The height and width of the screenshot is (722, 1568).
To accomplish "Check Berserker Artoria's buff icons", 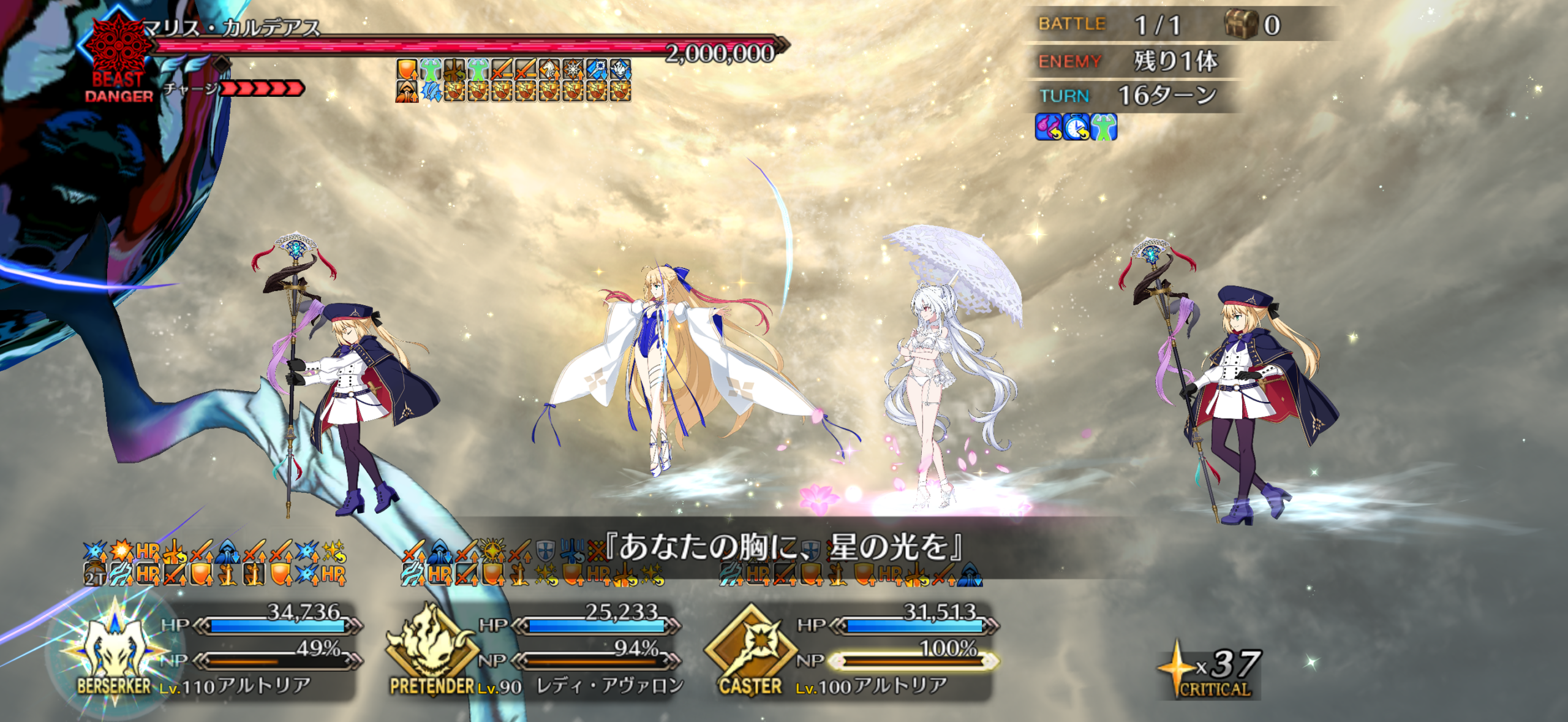I will coord(214,563).
